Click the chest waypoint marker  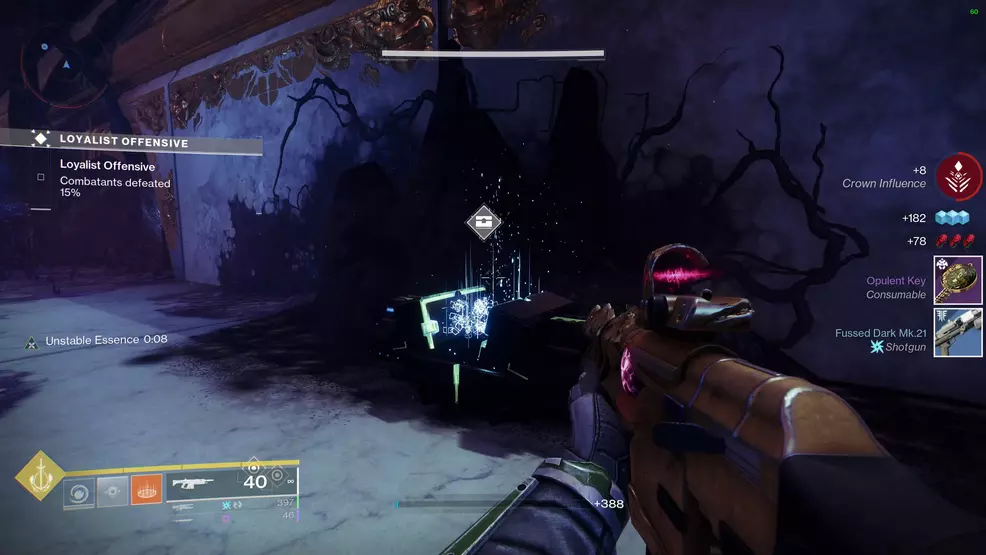point(484,222)
